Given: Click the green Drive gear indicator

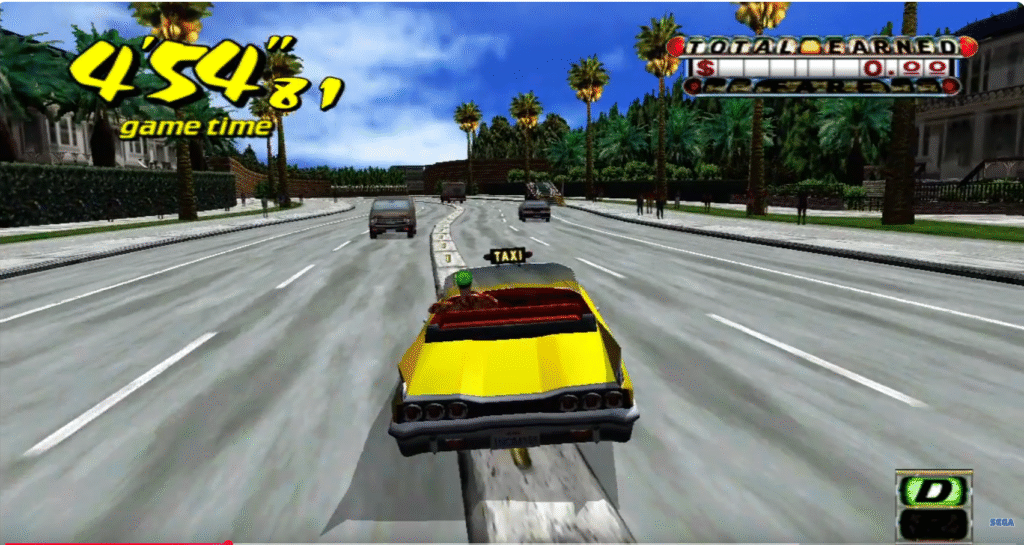Looking at the screenshot, I should pyautogui.click(x=933, y=490).
